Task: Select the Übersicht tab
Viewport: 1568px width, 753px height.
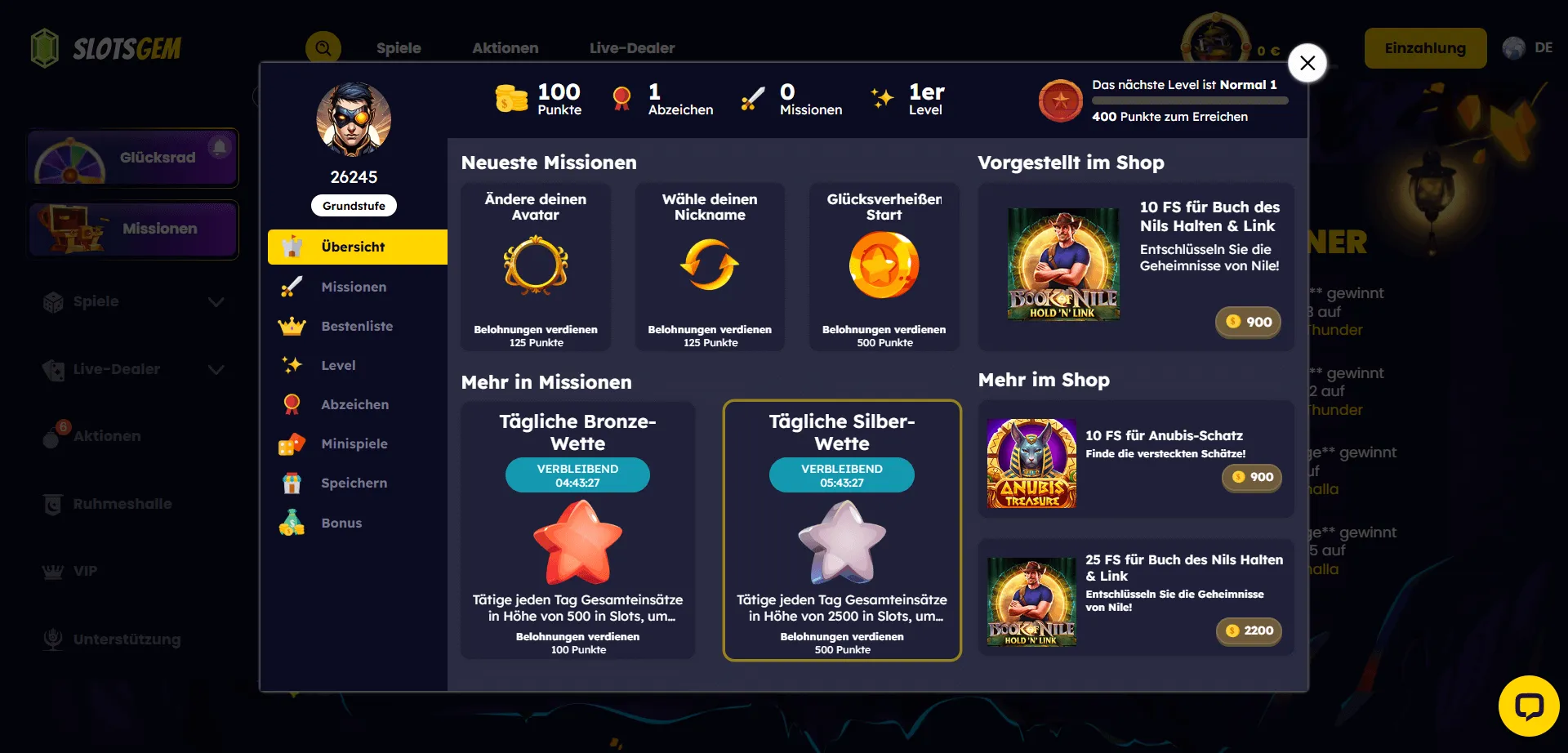Action: coord(357,246)
